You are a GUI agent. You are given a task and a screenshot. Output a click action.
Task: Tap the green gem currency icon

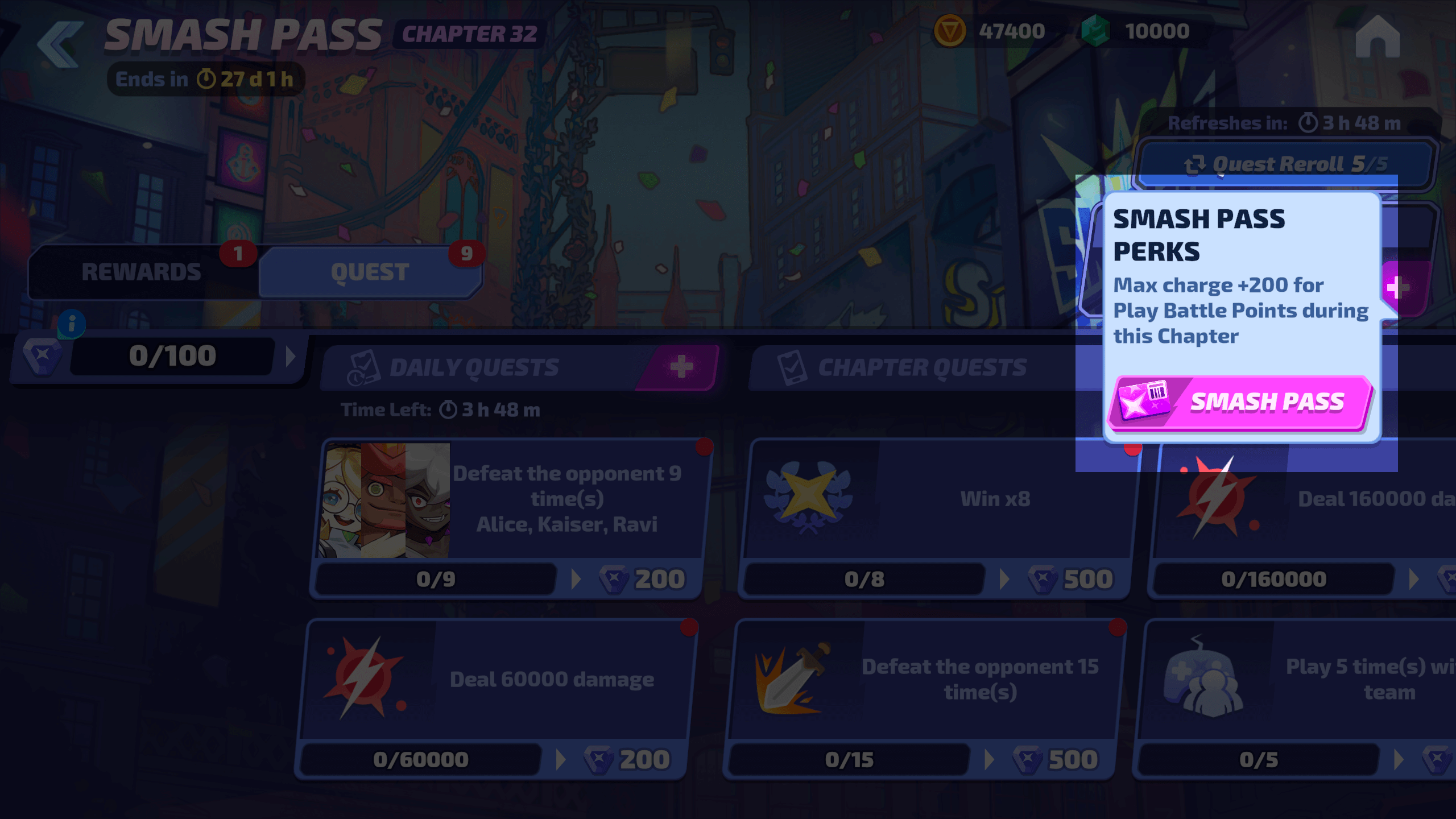coord(1095,31)
